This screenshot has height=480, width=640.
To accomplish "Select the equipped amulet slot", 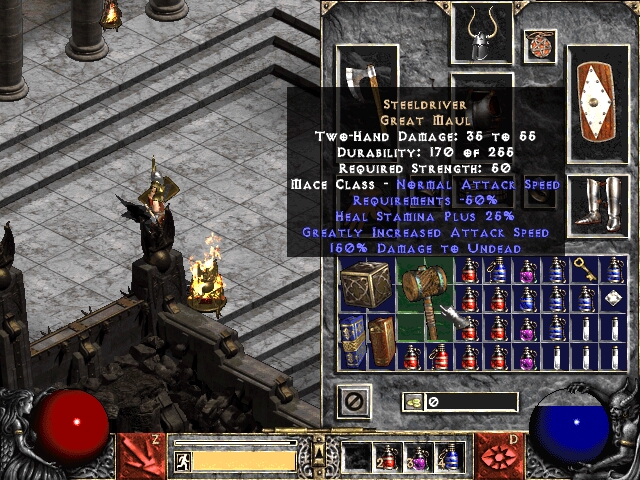I will point(539,43).
